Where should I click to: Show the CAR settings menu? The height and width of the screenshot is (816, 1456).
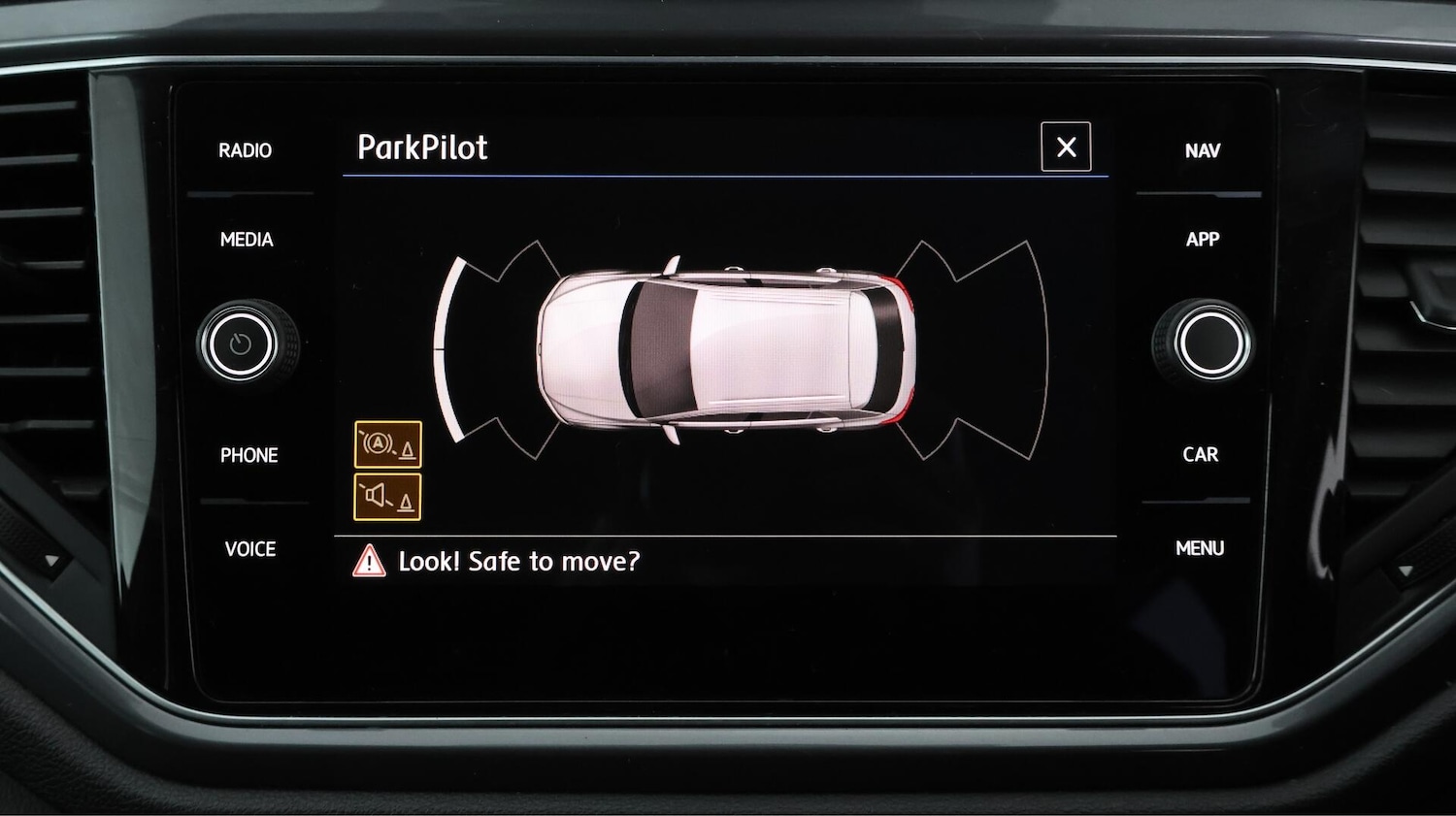pyautogui.click(x=1200, y=454)
